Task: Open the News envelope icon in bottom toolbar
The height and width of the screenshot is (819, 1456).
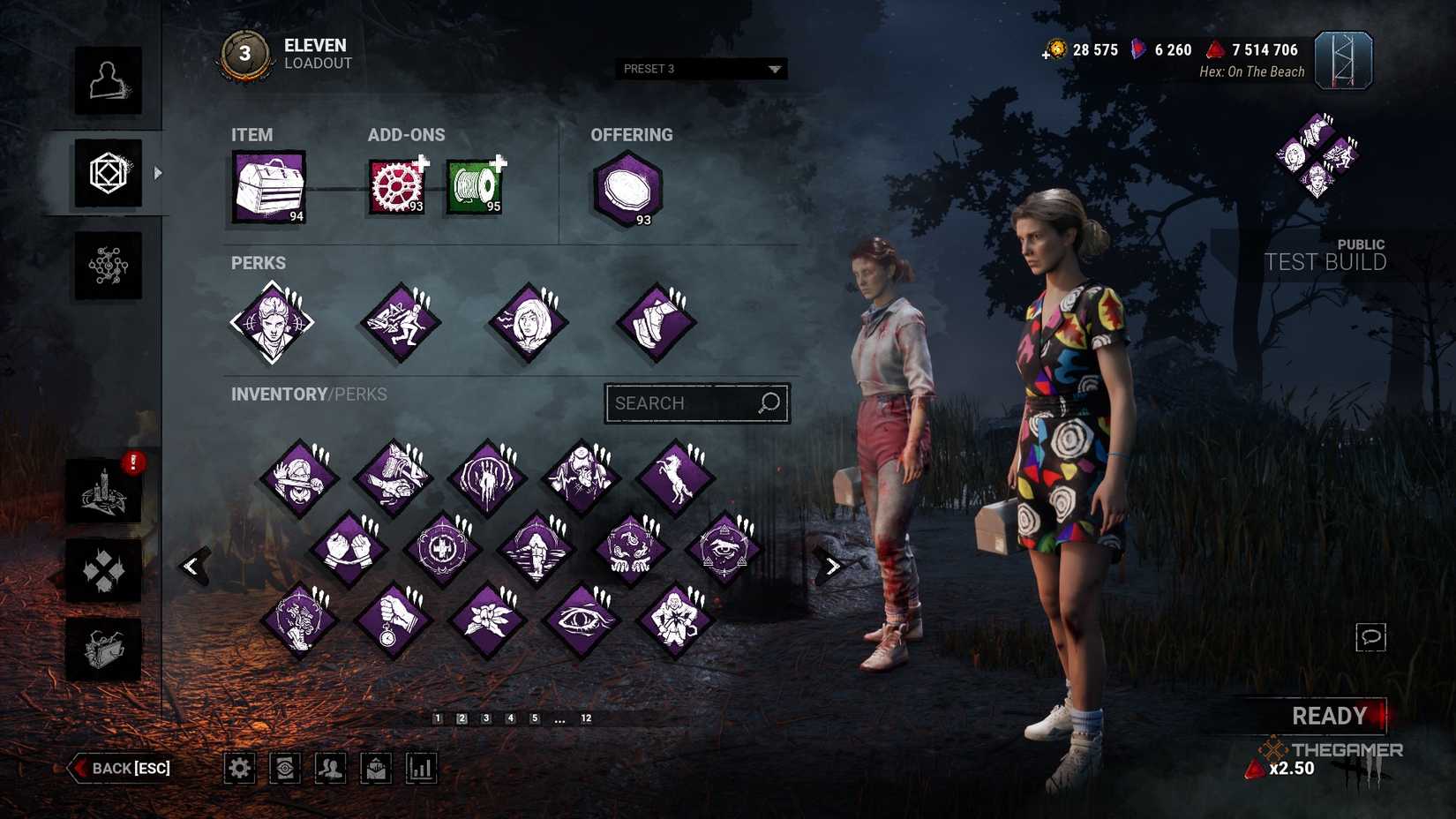Action: [x=375, y=768]
